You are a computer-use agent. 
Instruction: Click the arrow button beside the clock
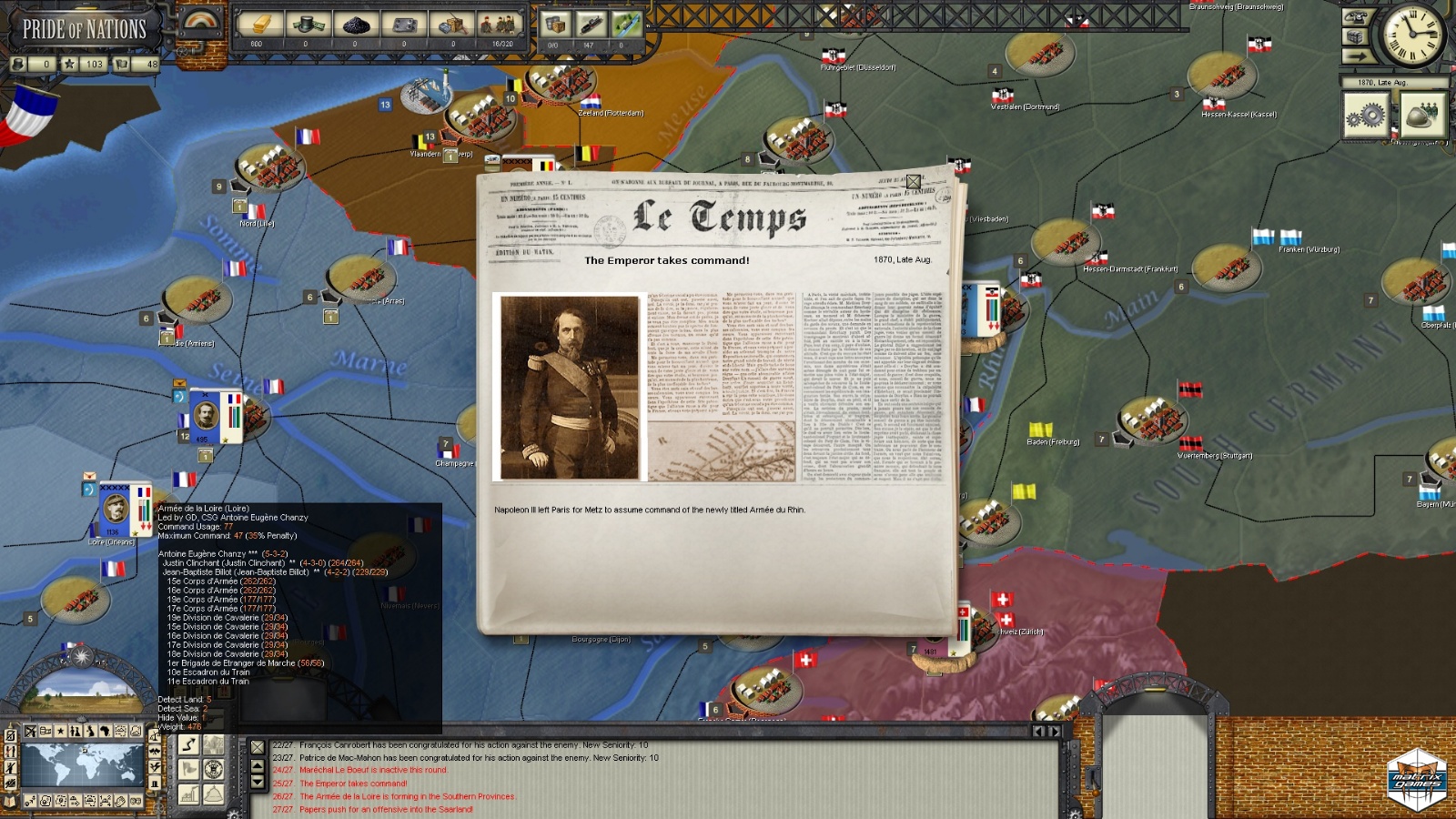point(1356,56)
